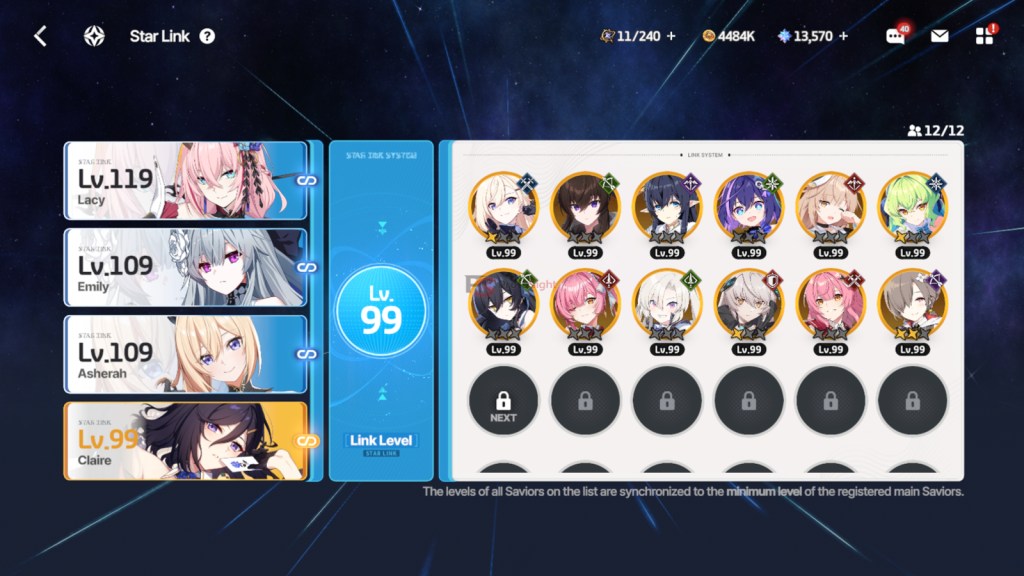Screen dimensions: 1024x576
Task: Select Lacy's Lv.119 main Savior card
Action: (185, 180)
